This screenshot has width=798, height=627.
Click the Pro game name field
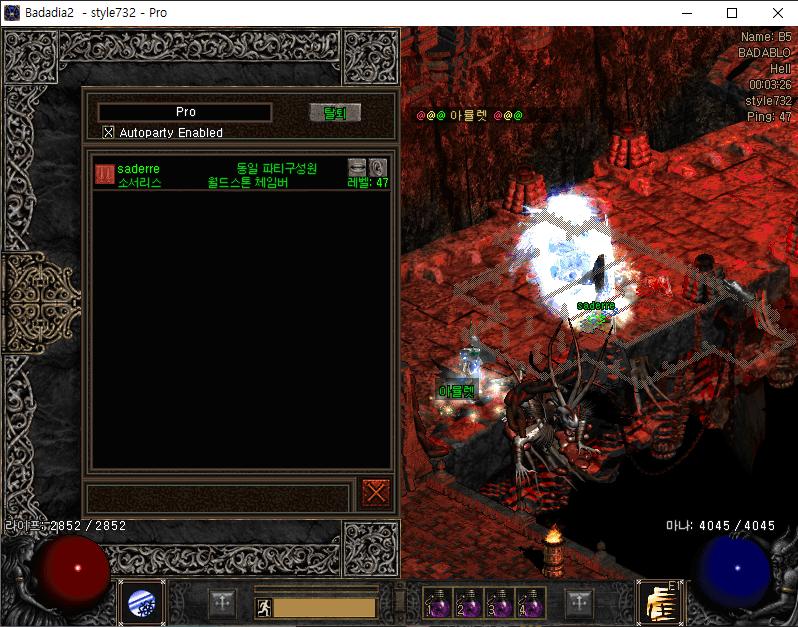(185, 112)
